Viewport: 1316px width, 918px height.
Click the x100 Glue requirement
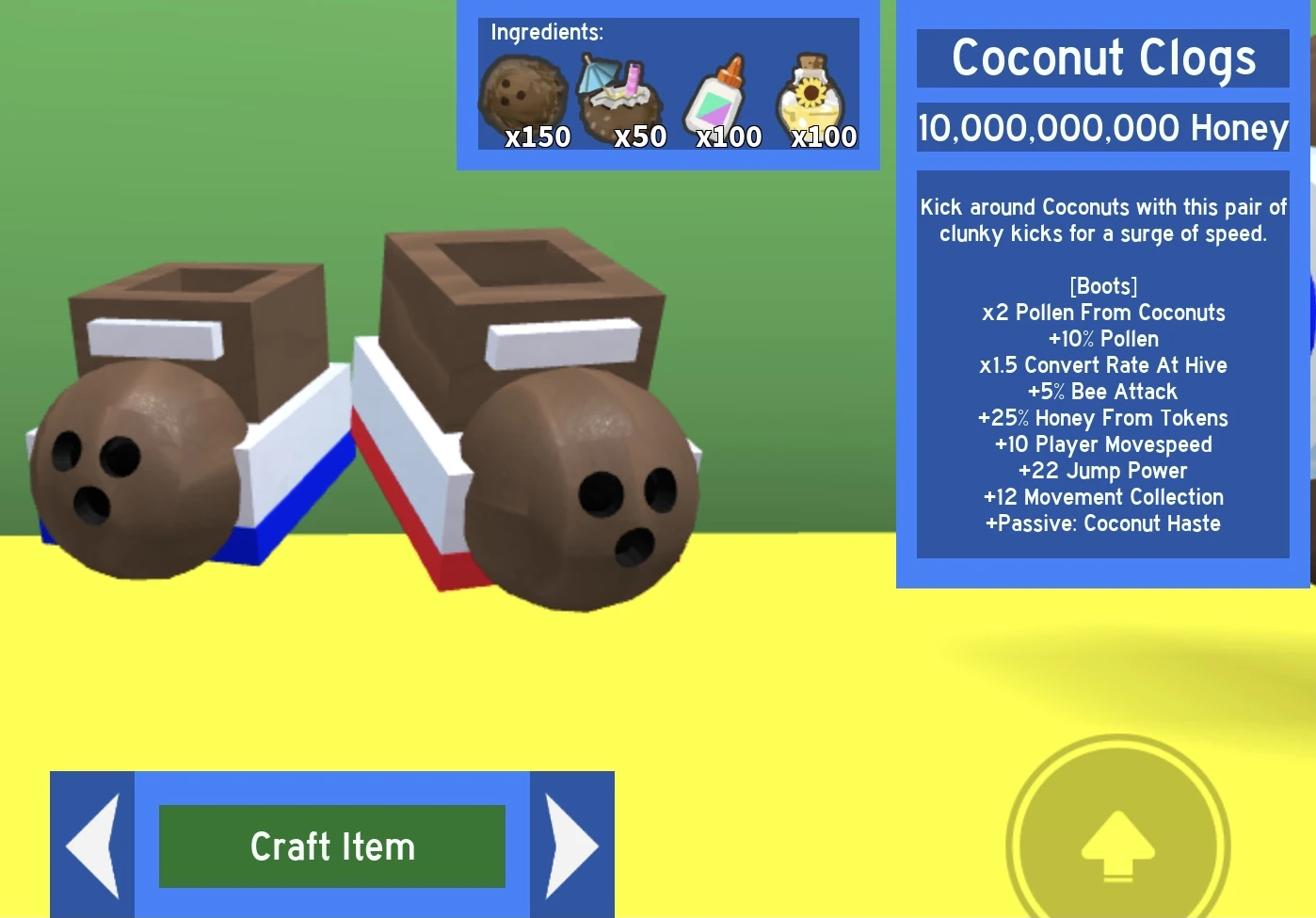(x=729, y=137)
